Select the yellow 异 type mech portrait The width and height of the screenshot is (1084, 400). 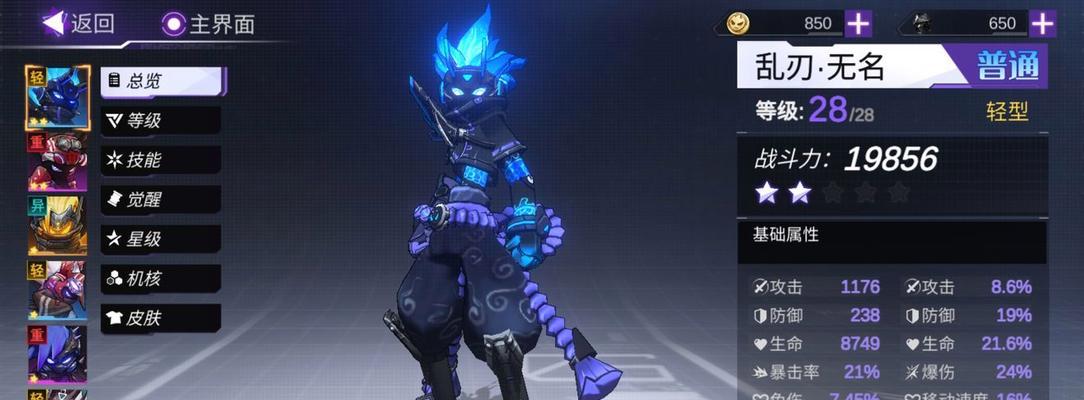57,227
